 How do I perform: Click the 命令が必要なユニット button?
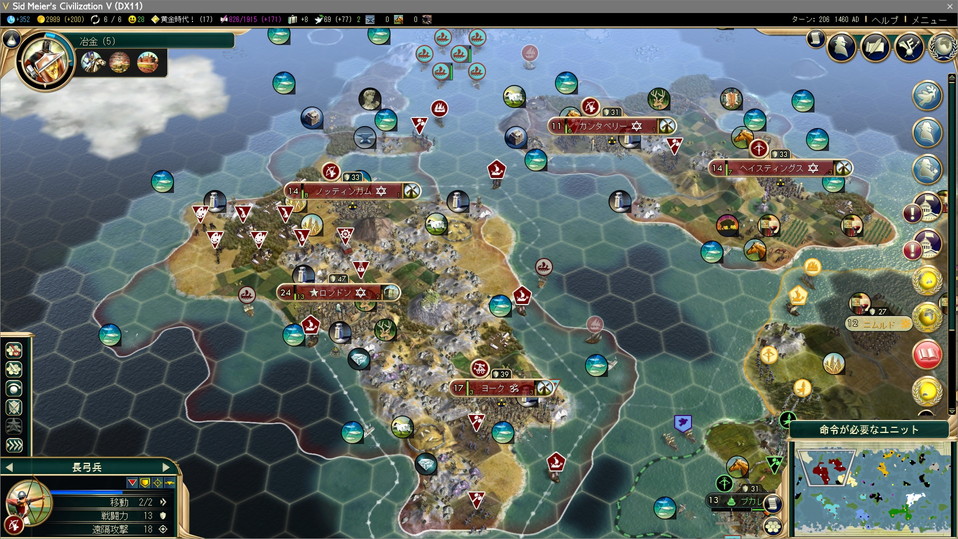(x=868, y=429)
